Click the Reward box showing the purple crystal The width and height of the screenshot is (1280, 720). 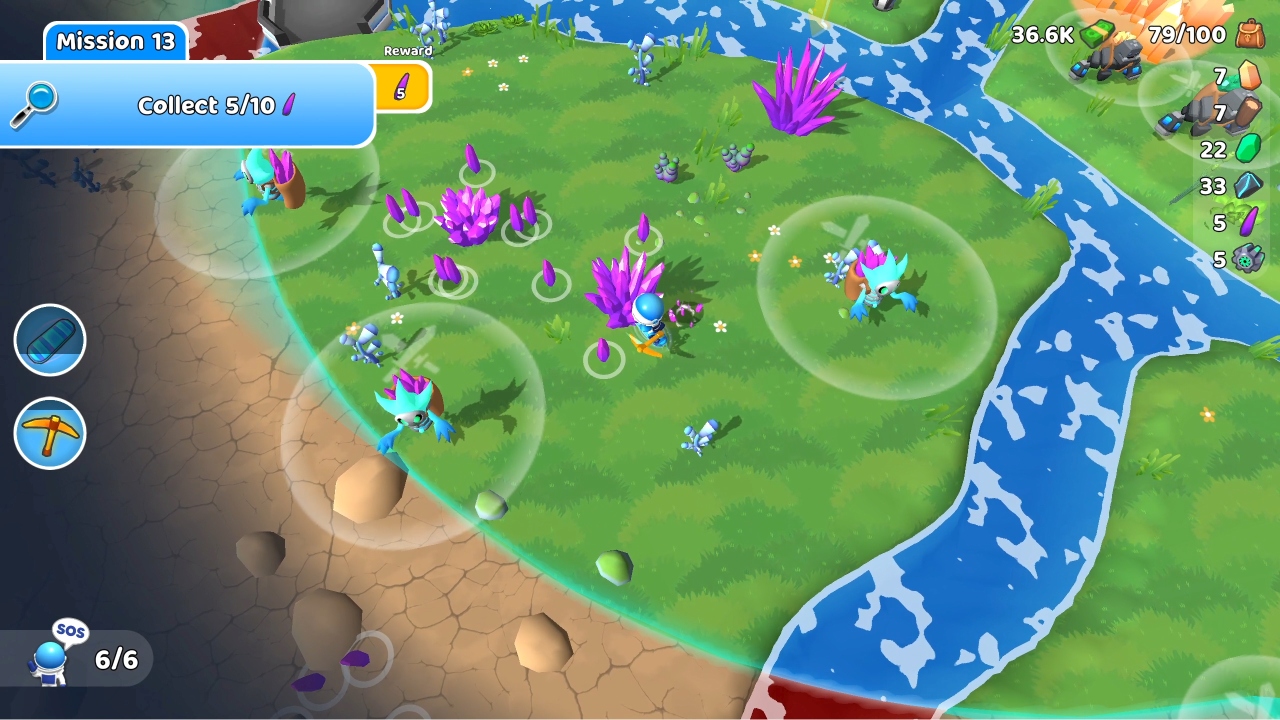(401, 86)
